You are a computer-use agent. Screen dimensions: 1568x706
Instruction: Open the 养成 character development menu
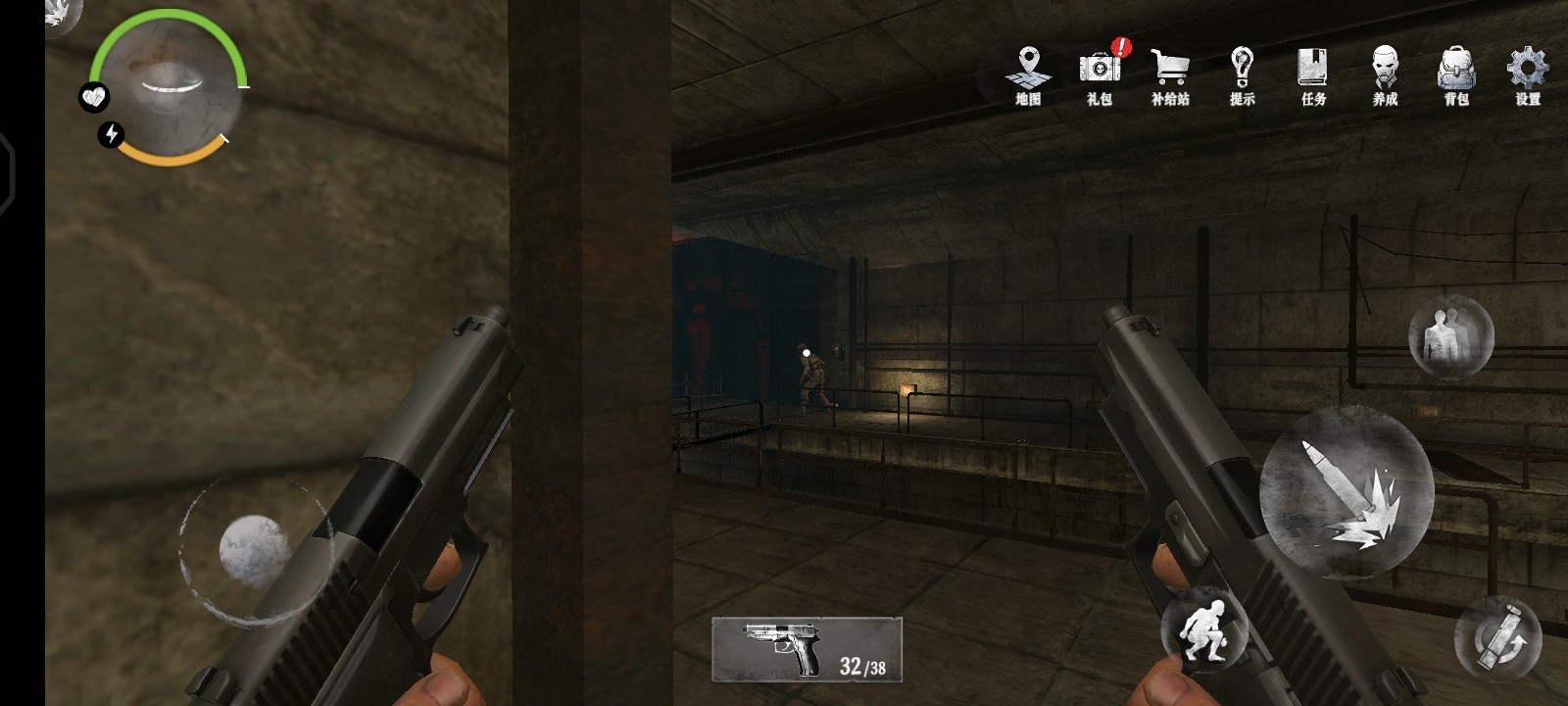pos(1385,75)
